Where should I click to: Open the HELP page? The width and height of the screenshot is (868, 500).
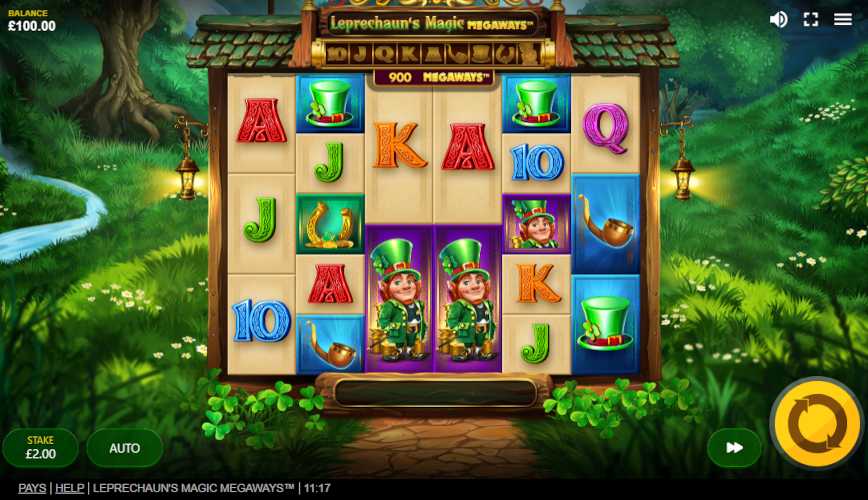point(69,488)
